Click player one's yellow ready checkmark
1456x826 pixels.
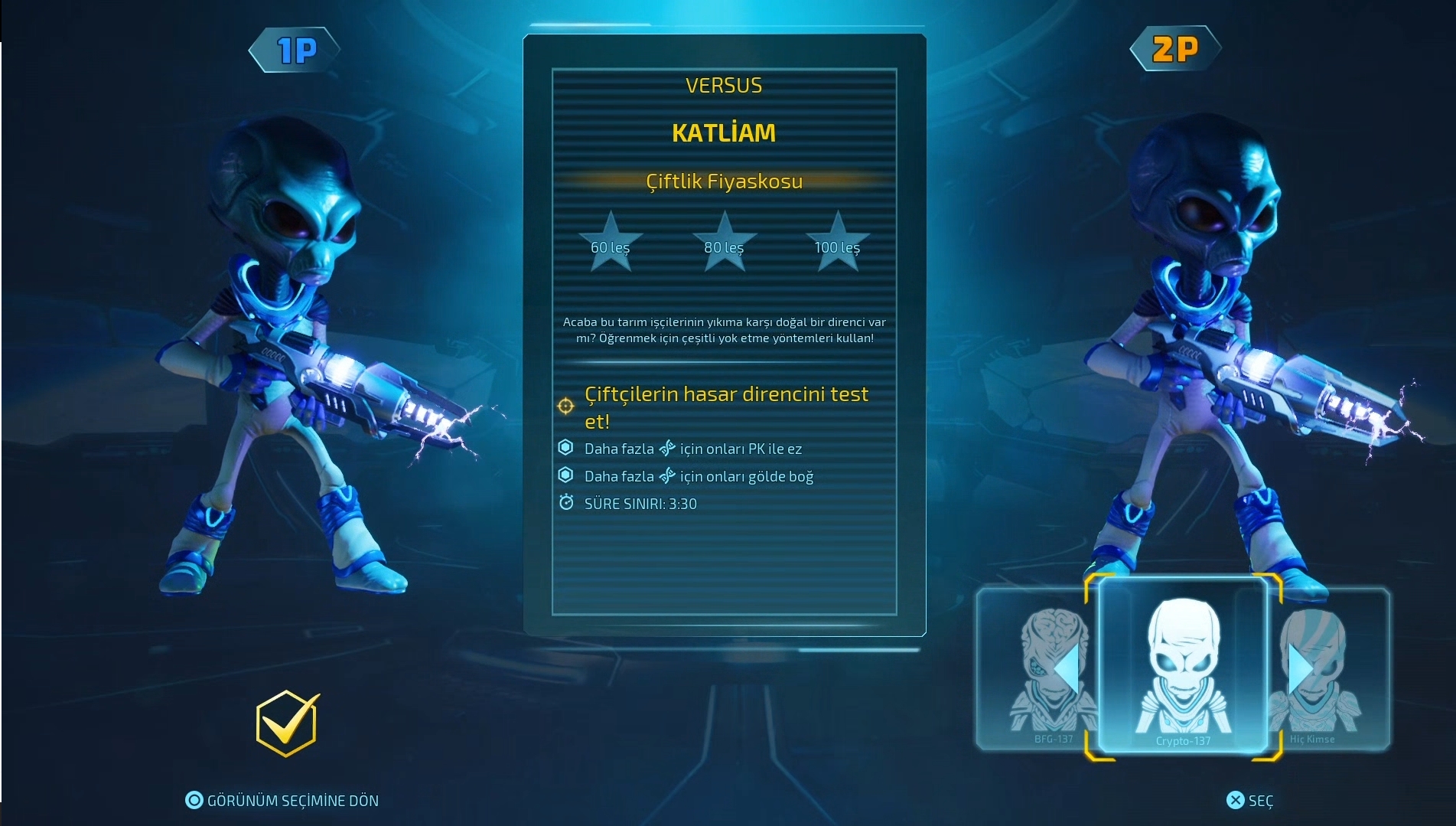click(287, 723)
